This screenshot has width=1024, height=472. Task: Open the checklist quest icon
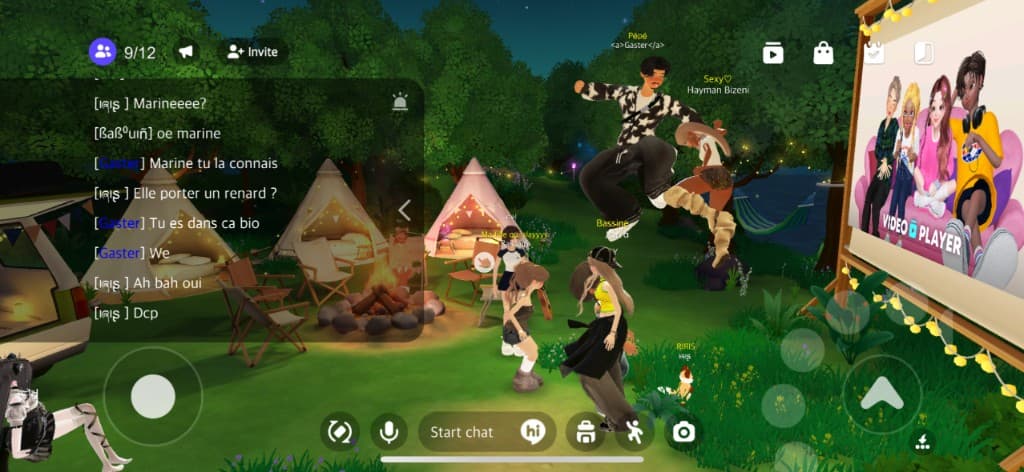click(x=875, y=53)
